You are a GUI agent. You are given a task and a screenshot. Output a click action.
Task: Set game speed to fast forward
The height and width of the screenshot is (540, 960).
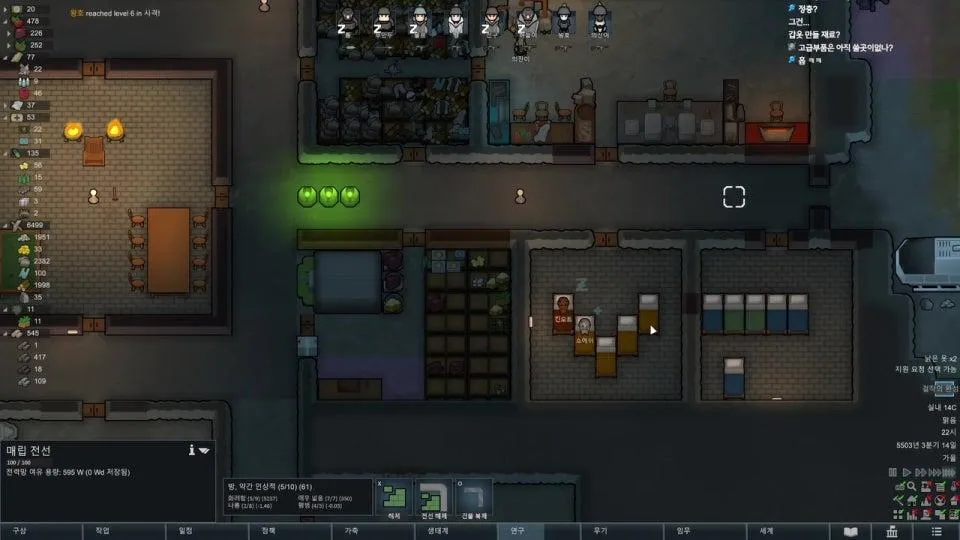pyautogui.click(x=921, y=472)
